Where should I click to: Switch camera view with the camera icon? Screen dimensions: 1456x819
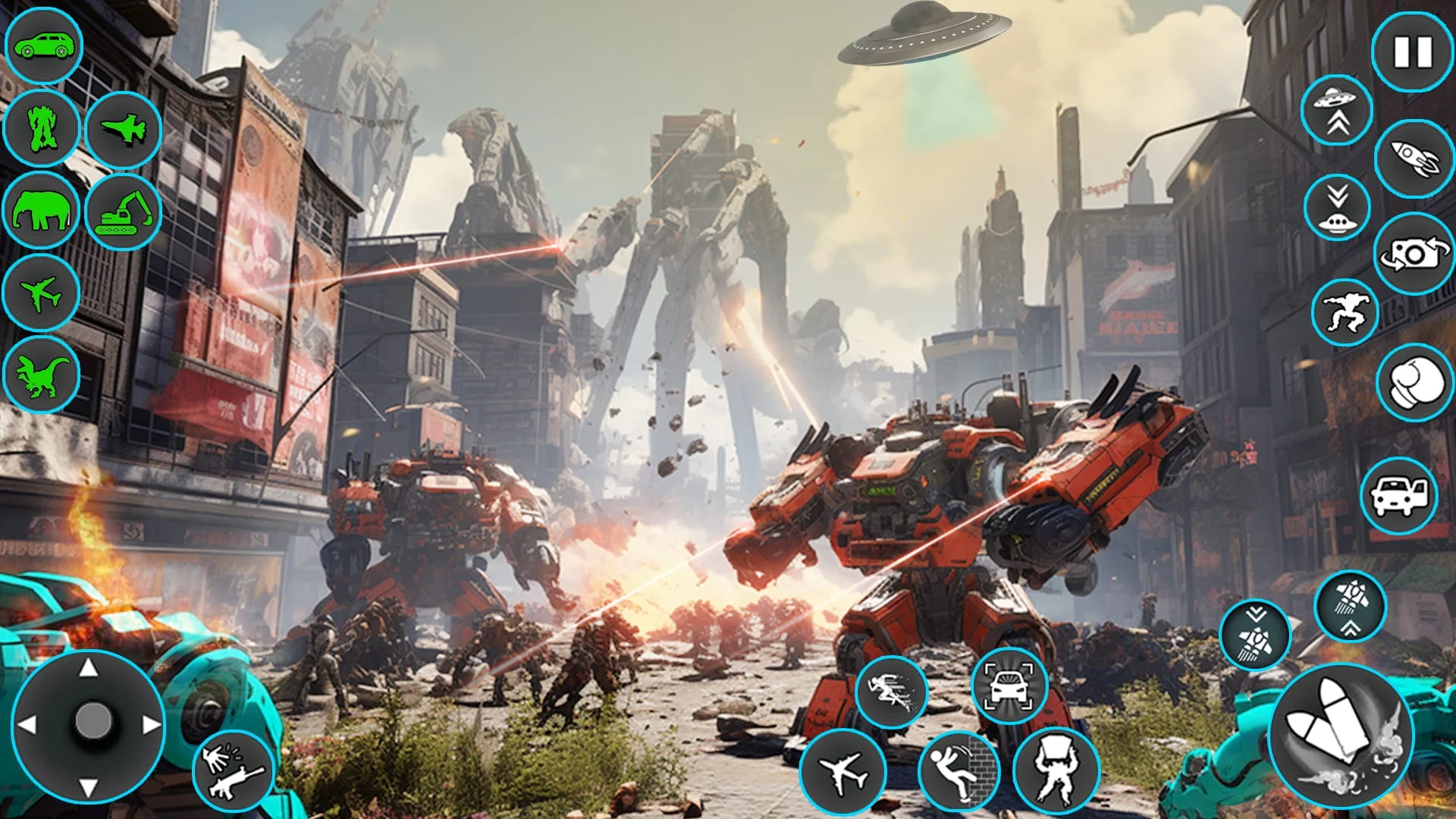pyautogui.click(x=1412, y=258)
